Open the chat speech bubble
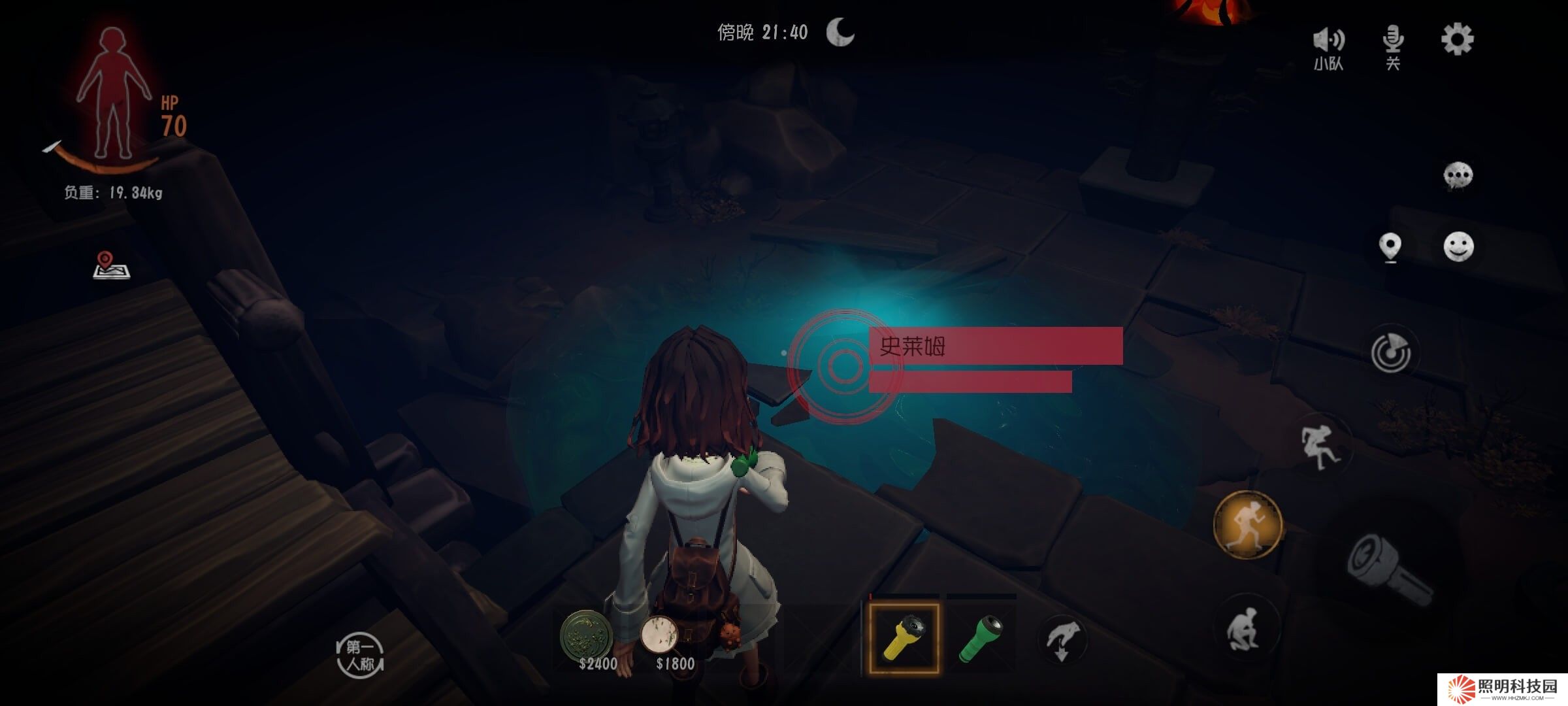 point(1458,175)
